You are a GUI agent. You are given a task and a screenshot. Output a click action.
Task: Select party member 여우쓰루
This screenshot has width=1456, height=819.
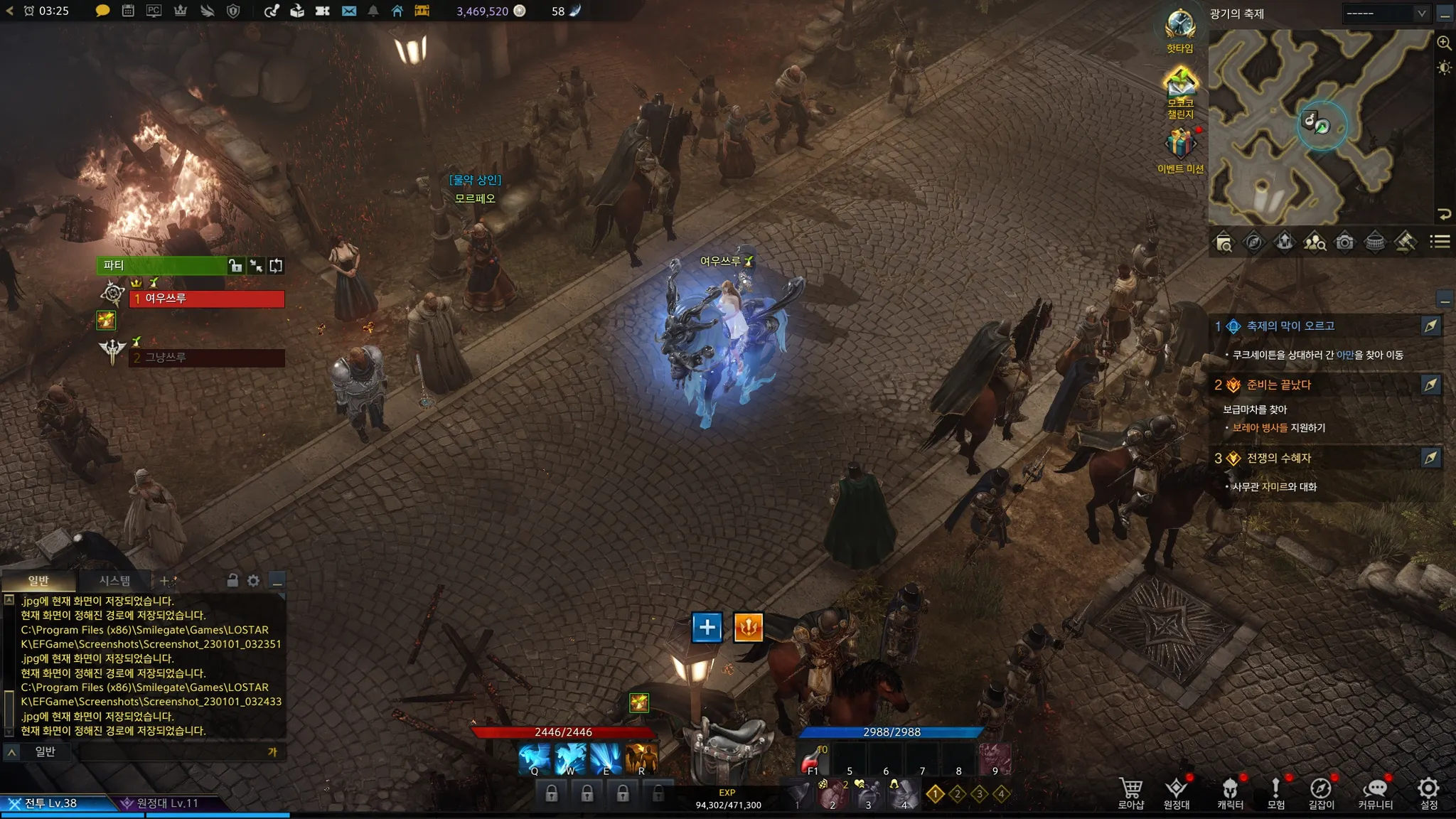(x=206, y=299)
